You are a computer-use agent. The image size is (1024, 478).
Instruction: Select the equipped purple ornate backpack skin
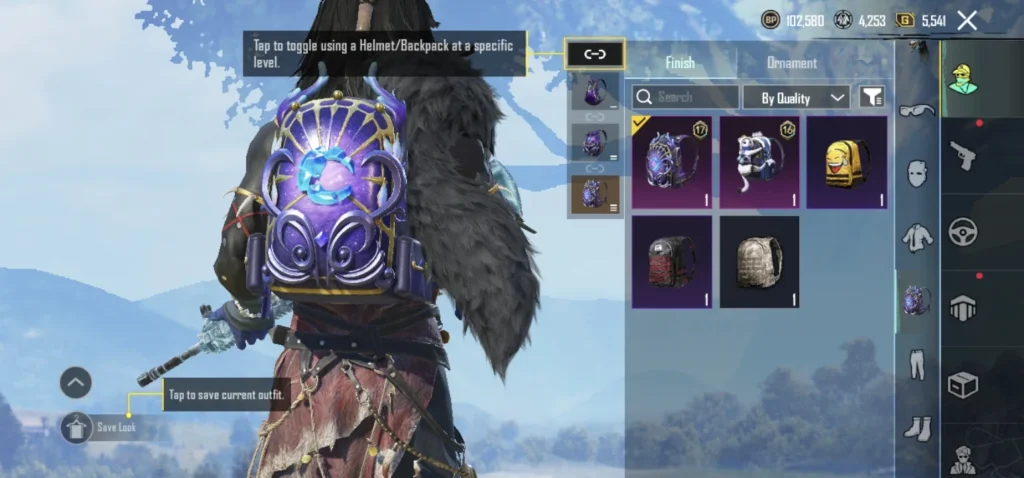pyautogui.click(x=672, y=162)
